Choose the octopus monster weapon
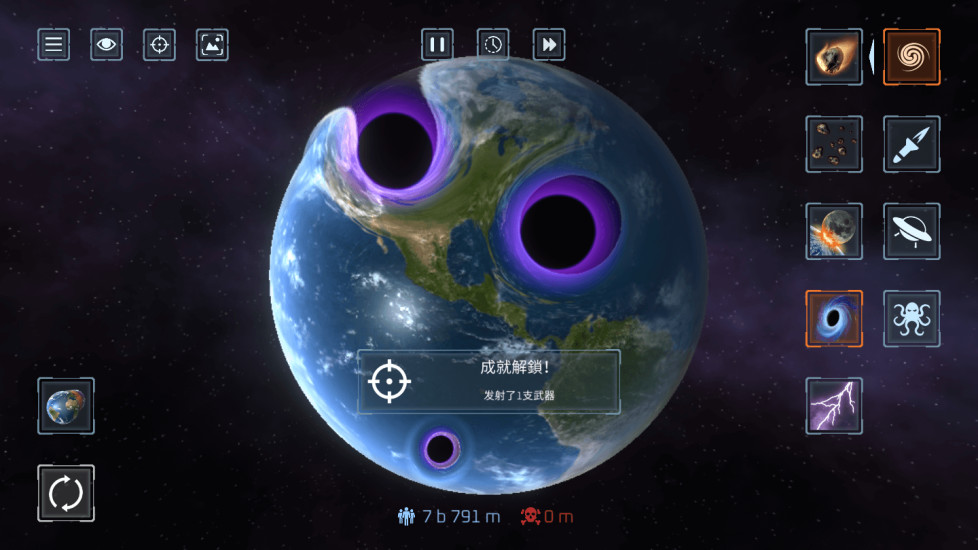The image size is (978, 550). coord(911,318)
